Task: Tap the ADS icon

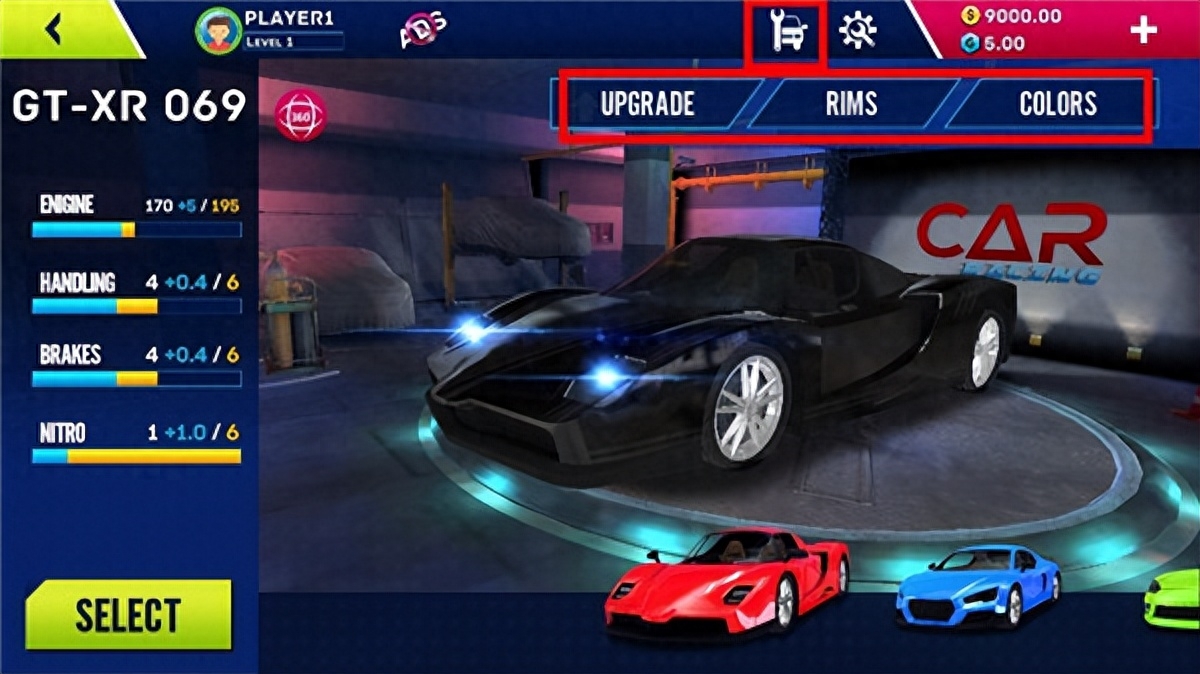Action: point(423,31)
